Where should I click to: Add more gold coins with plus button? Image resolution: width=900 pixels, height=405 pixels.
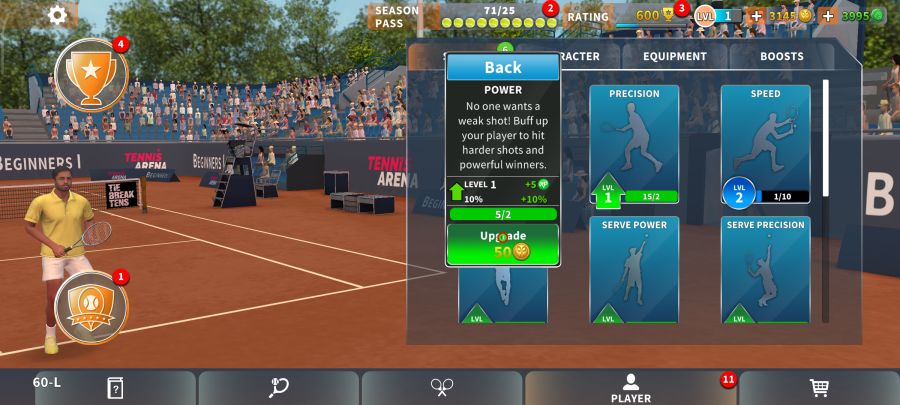(x=756, y=16)
